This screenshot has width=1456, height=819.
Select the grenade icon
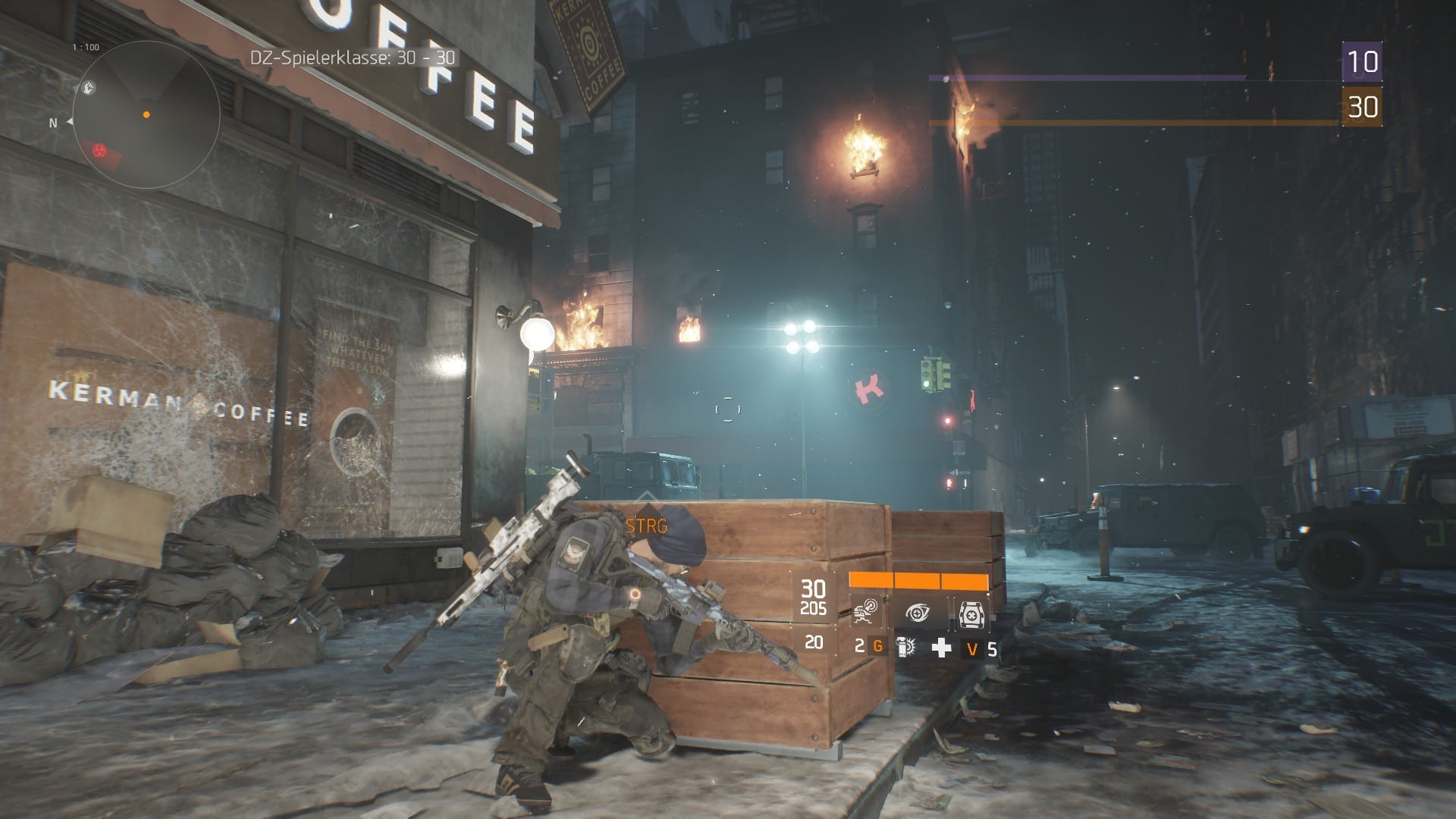(x=905, y=647)
